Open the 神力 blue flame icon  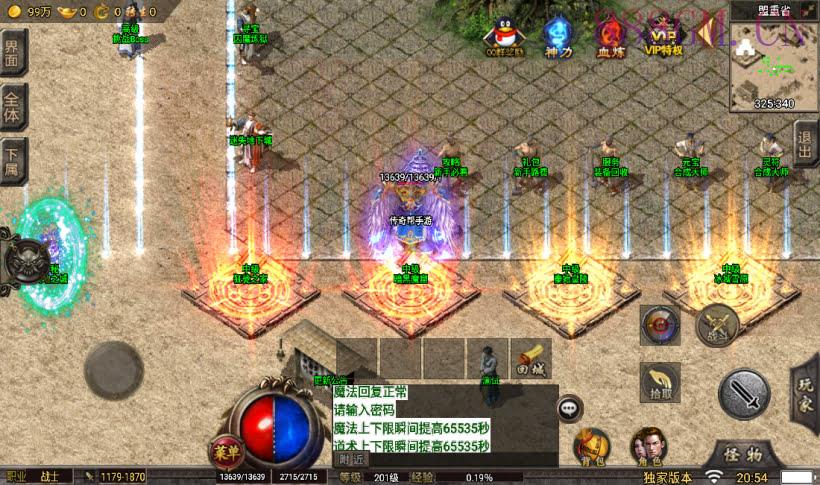click(557, 36)
